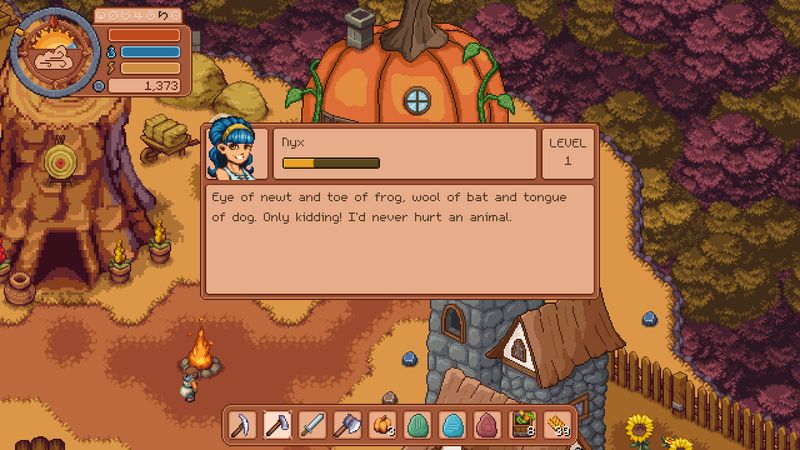Pick the green egg hotbar slot
This screenshot has width=800, height=450.
[418, 425]
